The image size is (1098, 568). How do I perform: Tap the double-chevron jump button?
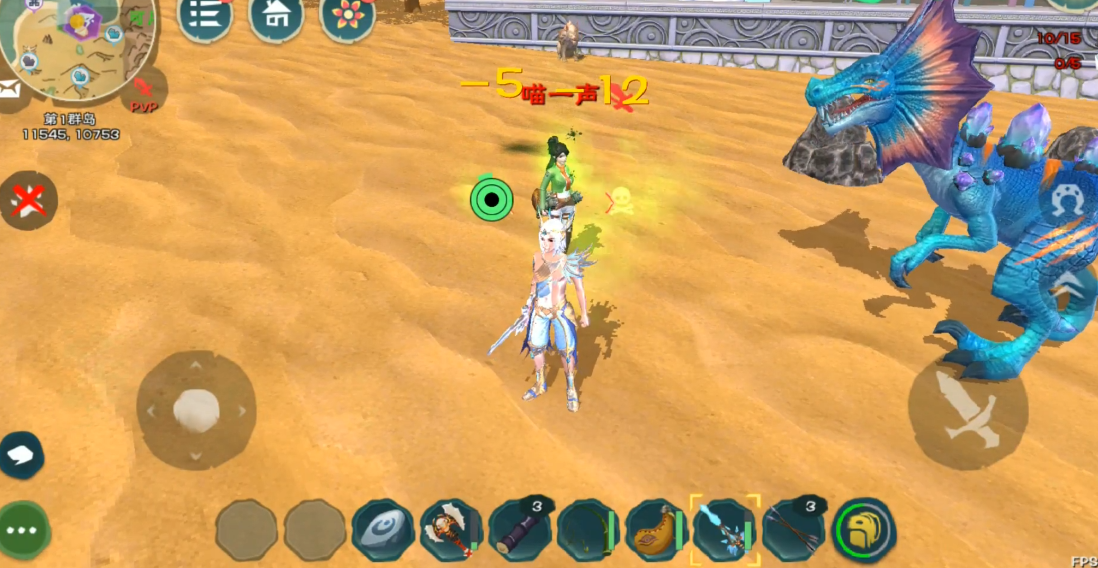point(1069,285)
